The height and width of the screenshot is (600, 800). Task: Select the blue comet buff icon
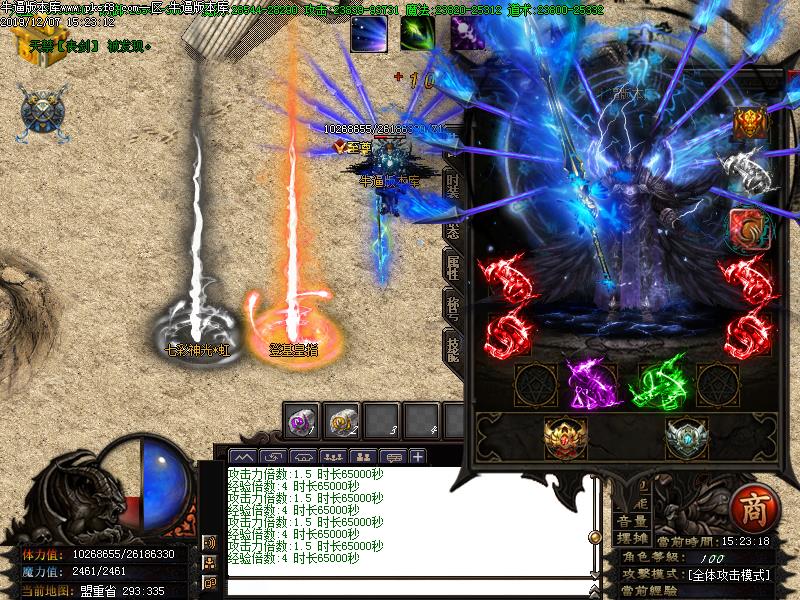tap(367, 34)
